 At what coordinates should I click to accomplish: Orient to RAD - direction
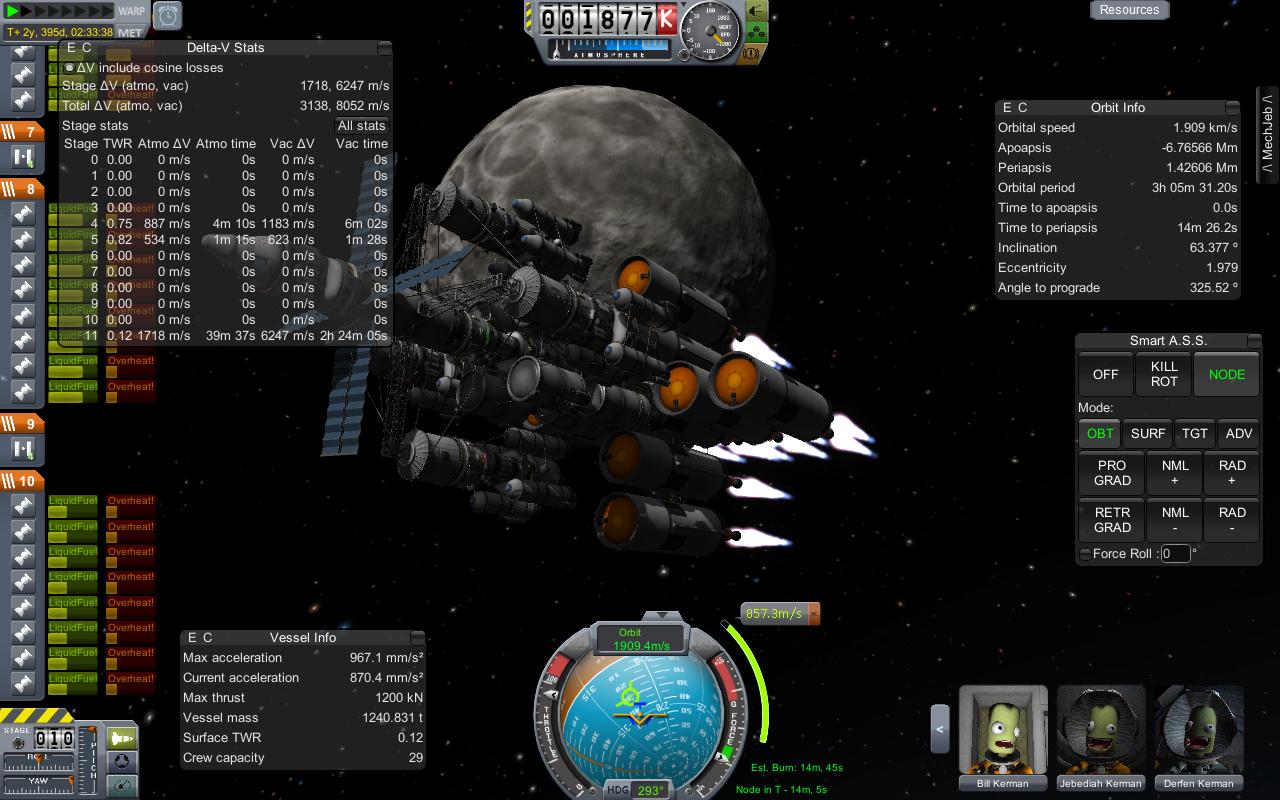1232,520
